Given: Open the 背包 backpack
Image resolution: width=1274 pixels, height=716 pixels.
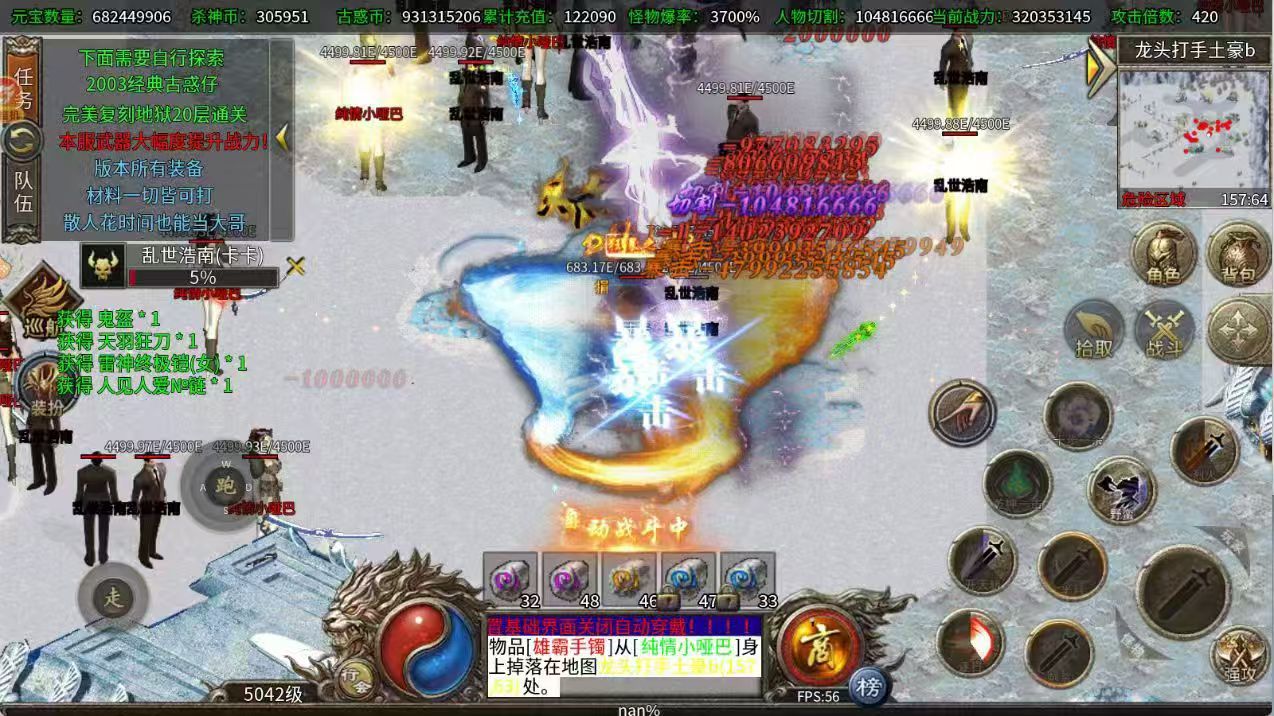Looking at the screenshot, I should click(x=1237, y=254).
